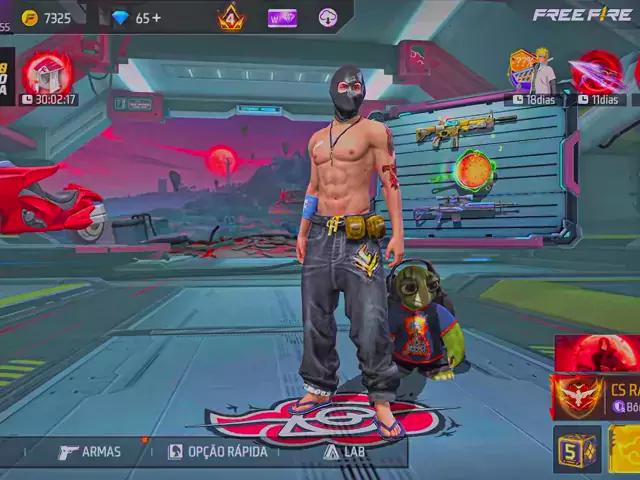Image resolution: width=640 pixels, height=480 pixels.
Task: Open the red house event with timer
Action: (48, 74)
